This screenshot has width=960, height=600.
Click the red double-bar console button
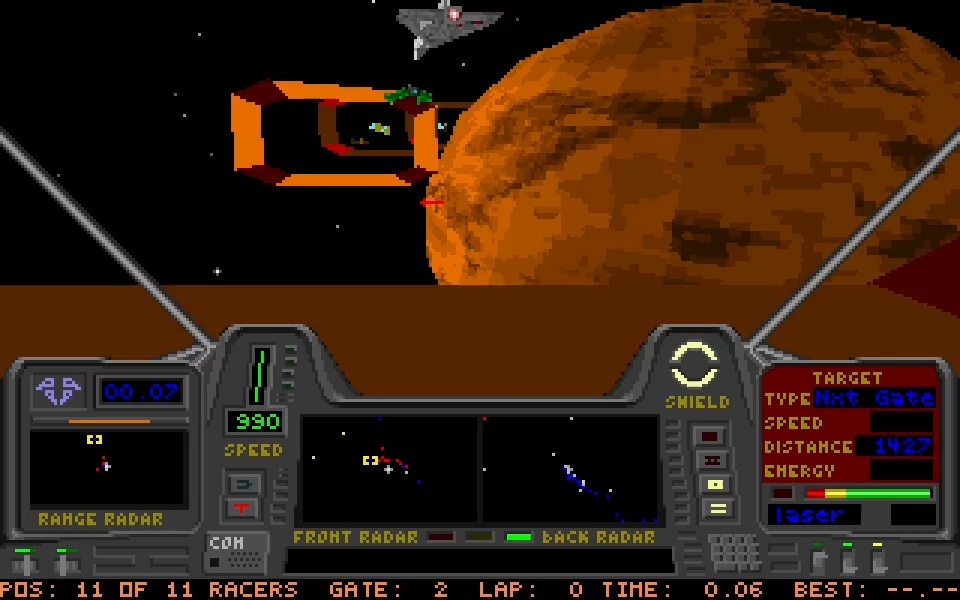coord(713,459)
